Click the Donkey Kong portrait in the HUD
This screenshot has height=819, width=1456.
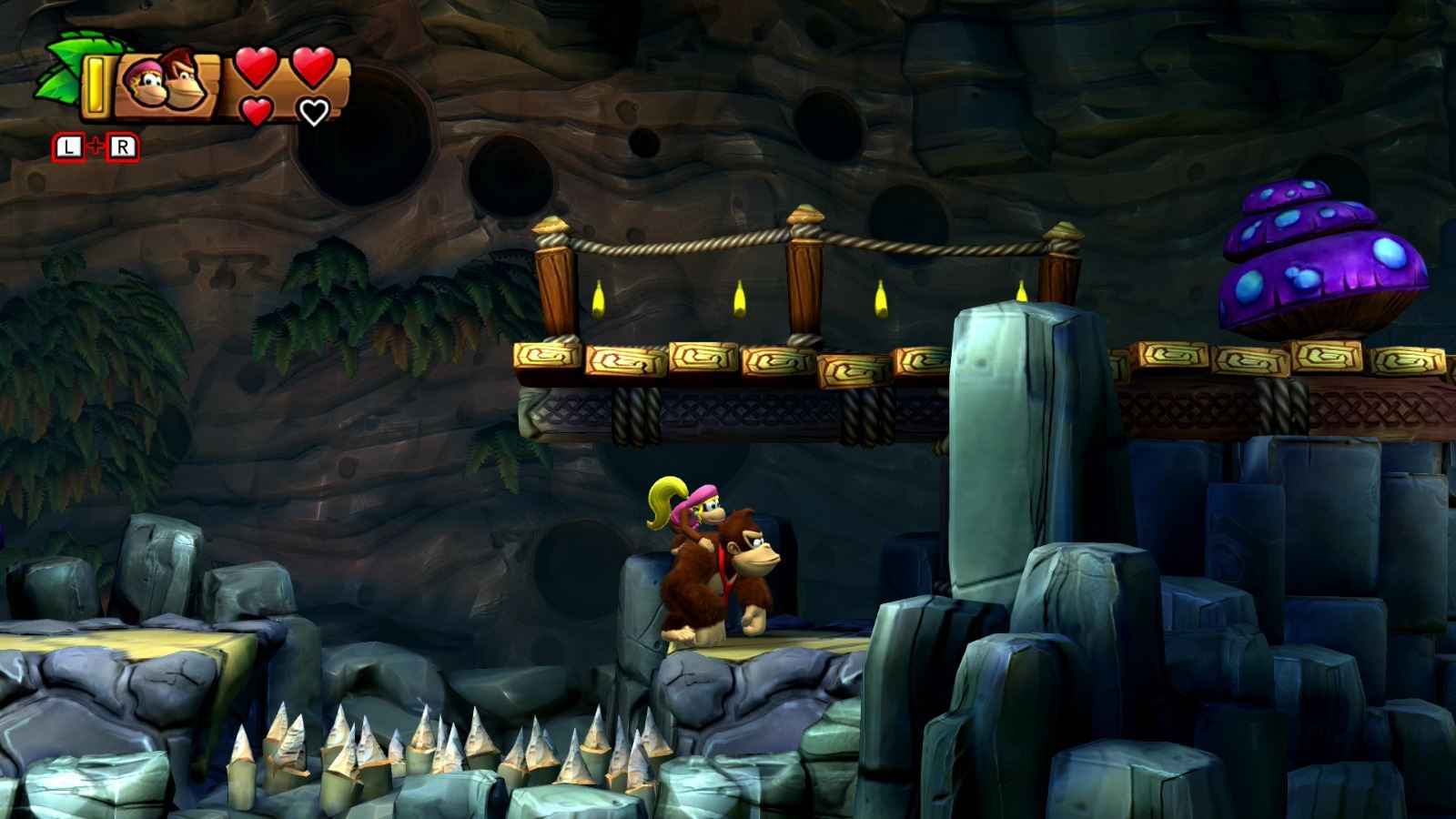pos(184,78)
